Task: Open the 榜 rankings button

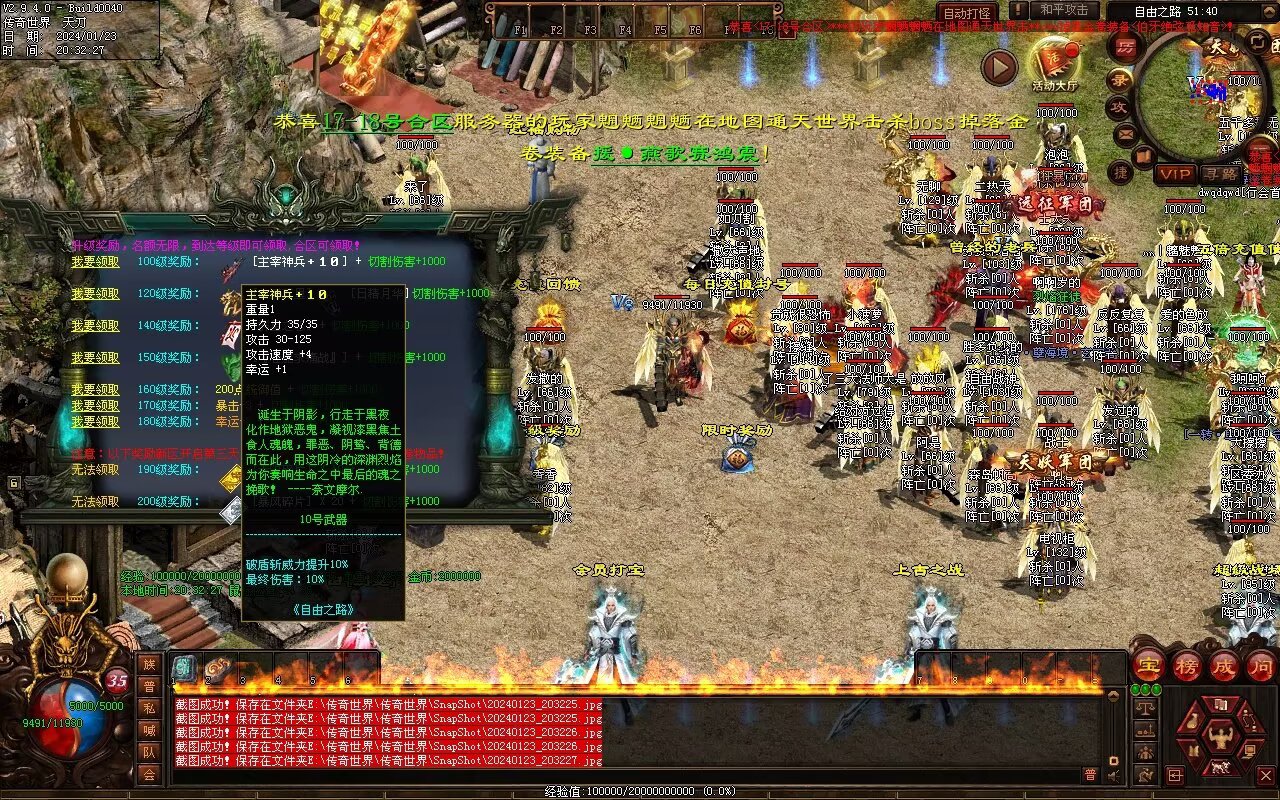Action: [1186, 665]
